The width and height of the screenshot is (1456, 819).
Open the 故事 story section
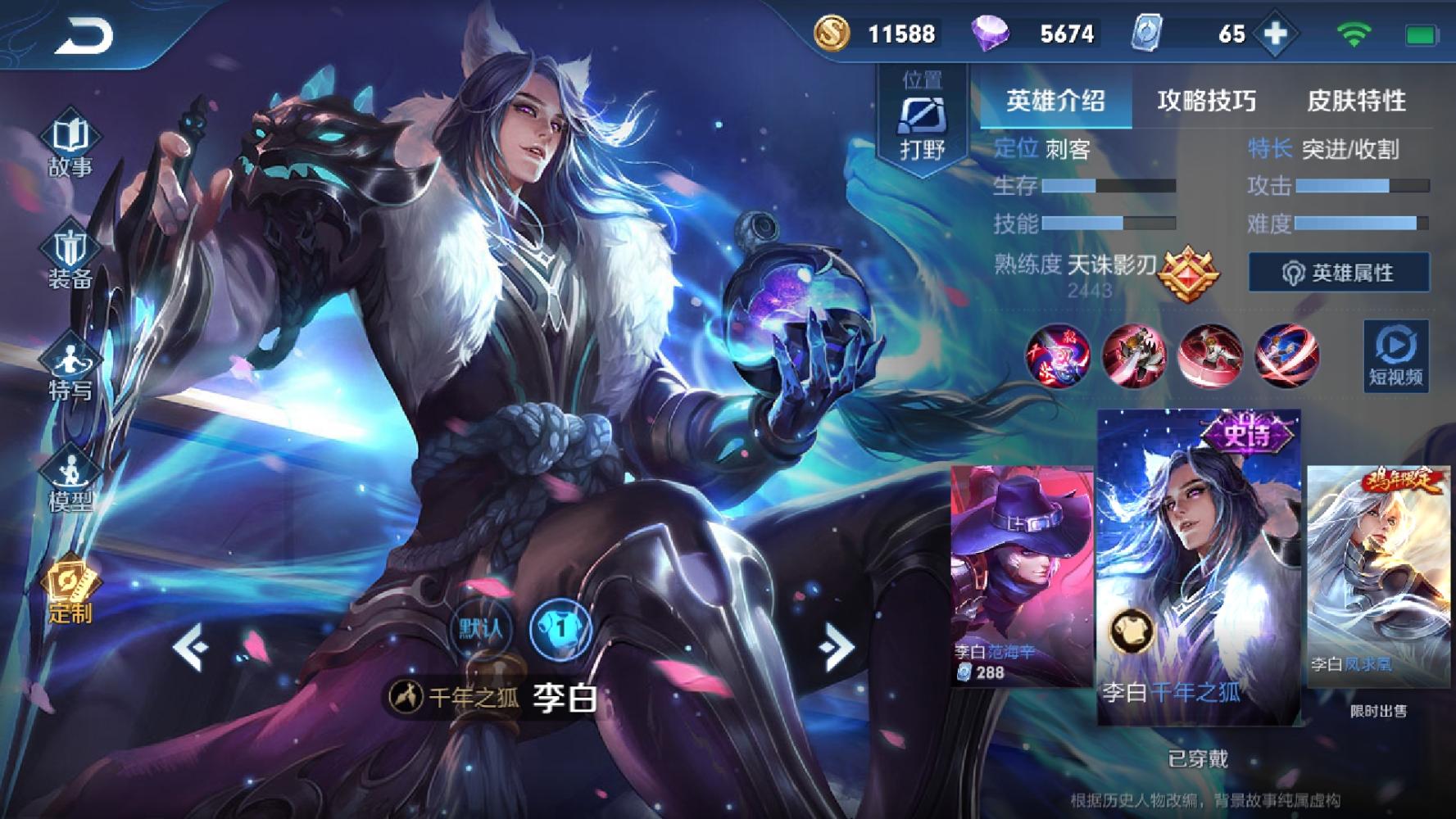(70, 145)
